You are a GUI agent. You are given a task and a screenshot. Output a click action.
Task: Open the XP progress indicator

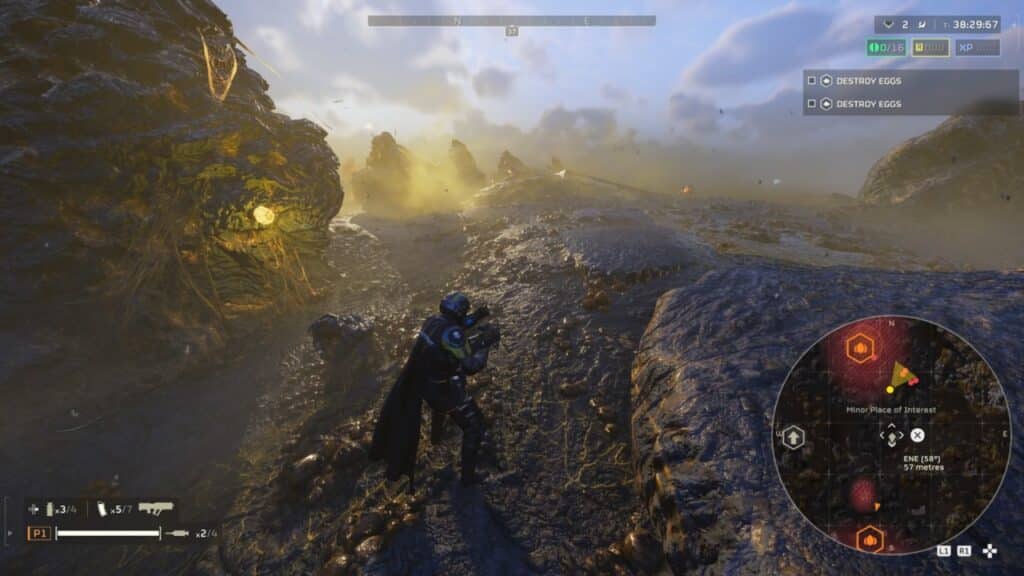pyautogui.click(x=977, y=48)
